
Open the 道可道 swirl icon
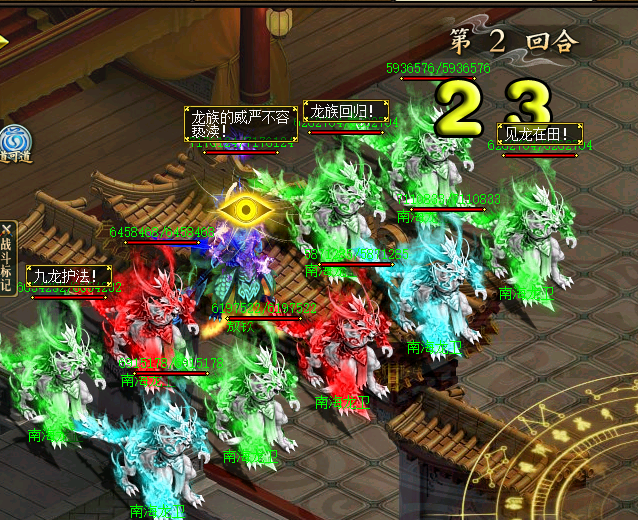13,141
